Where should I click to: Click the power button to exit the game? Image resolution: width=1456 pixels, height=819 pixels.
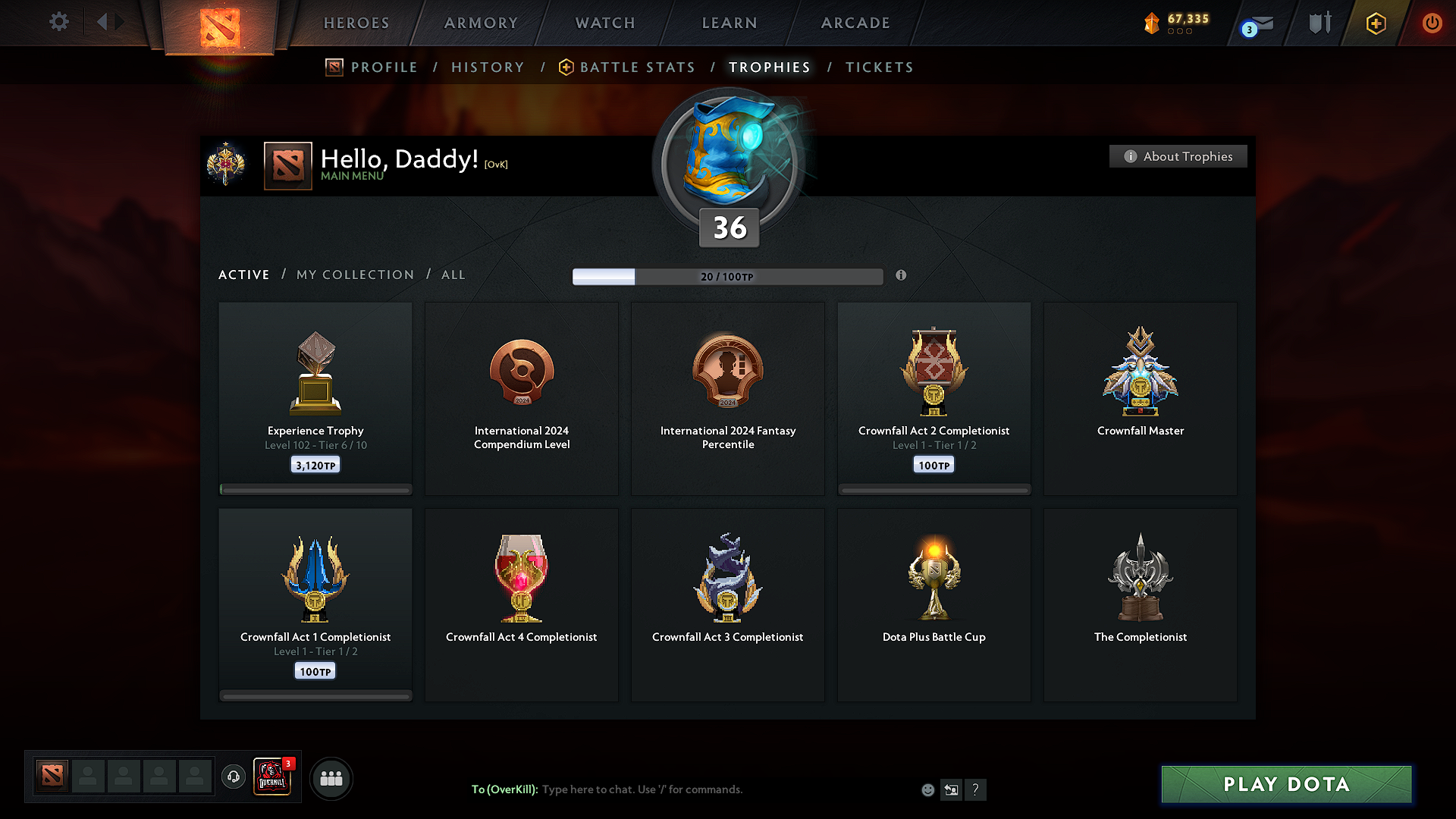1432,23
